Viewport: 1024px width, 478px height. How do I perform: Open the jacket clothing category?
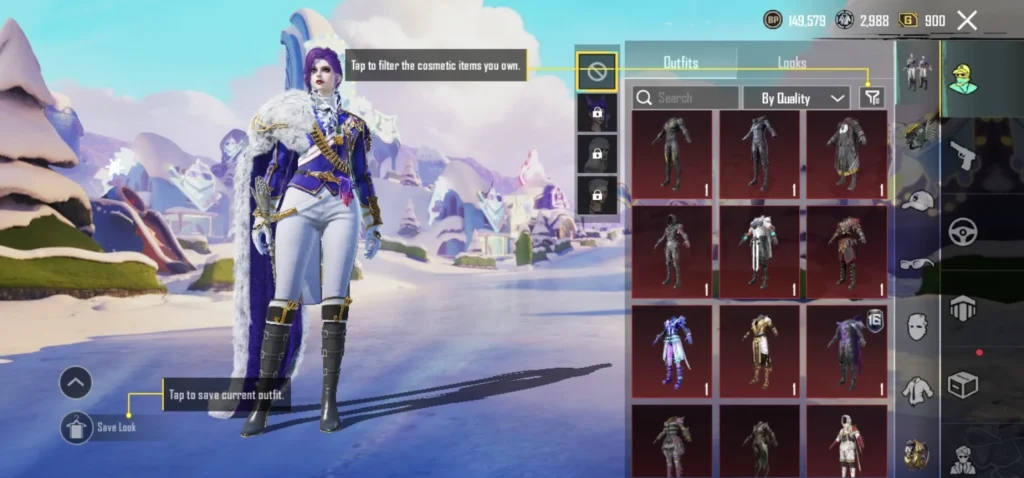[x=917, y=390]
